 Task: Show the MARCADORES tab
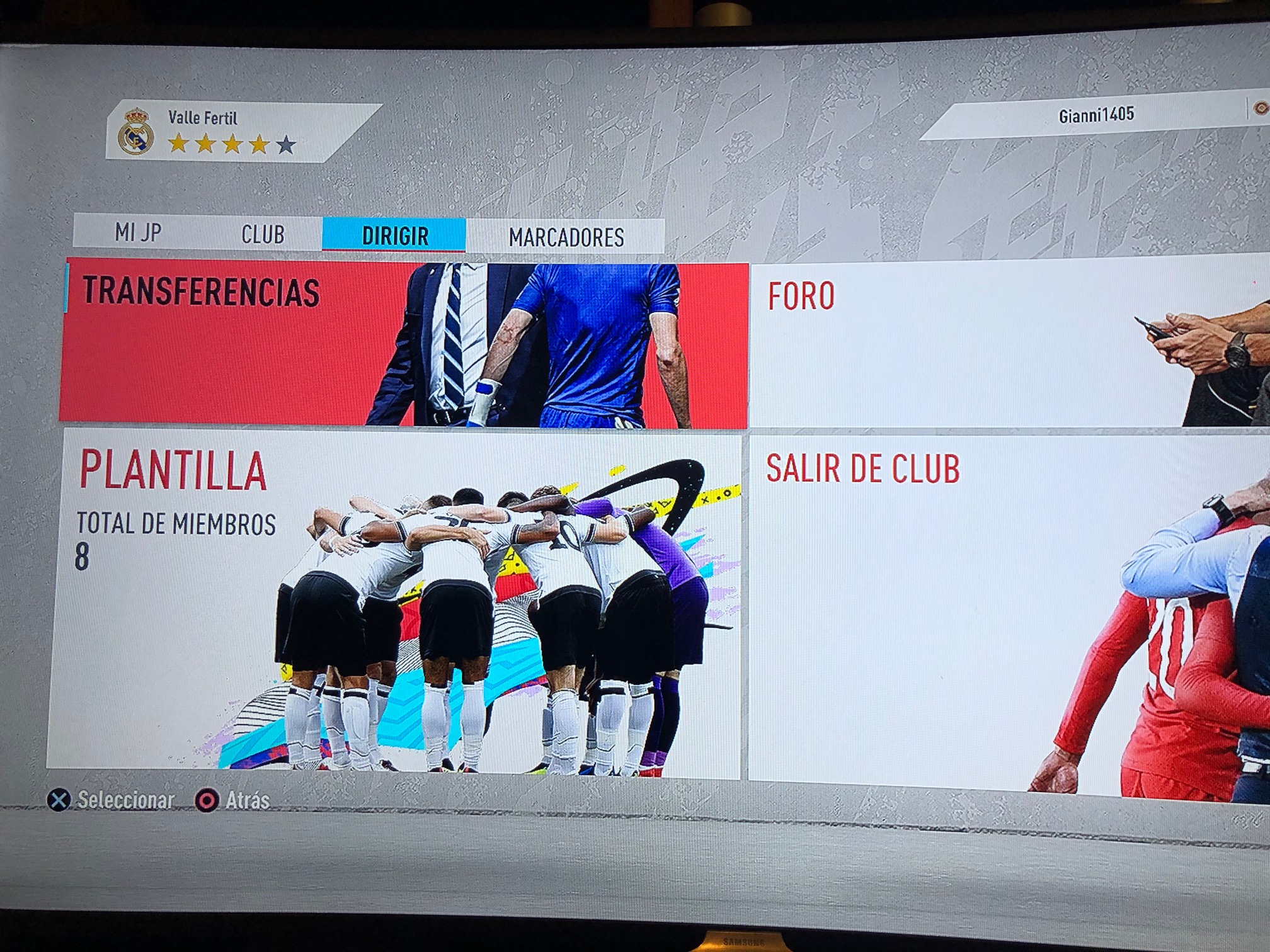(x=566, y=237)
